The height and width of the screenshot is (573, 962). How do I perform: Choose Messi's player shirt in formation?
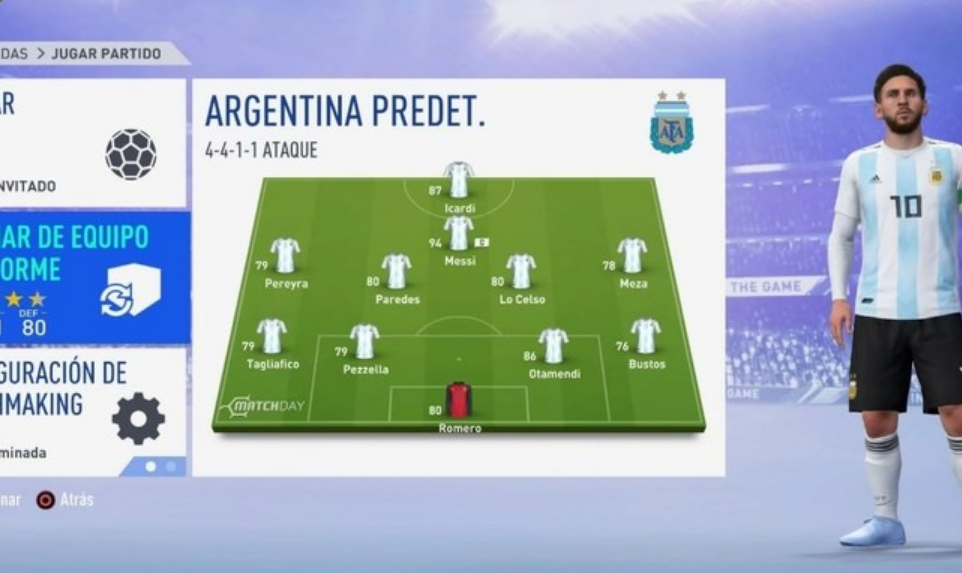(458, 232)
